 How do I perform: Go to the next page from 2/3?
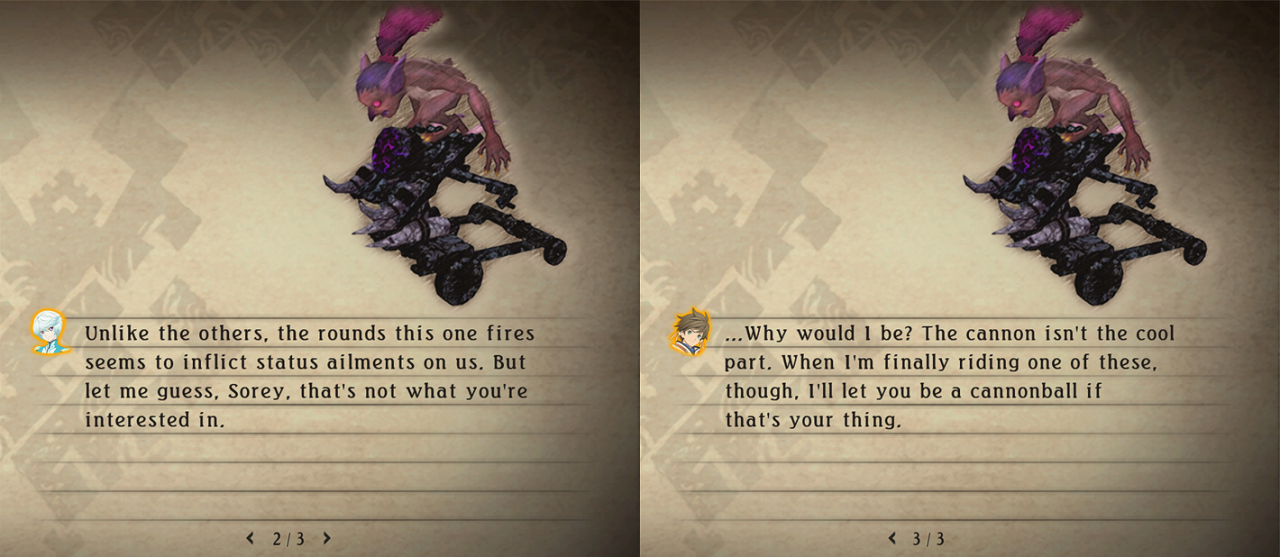326,538
